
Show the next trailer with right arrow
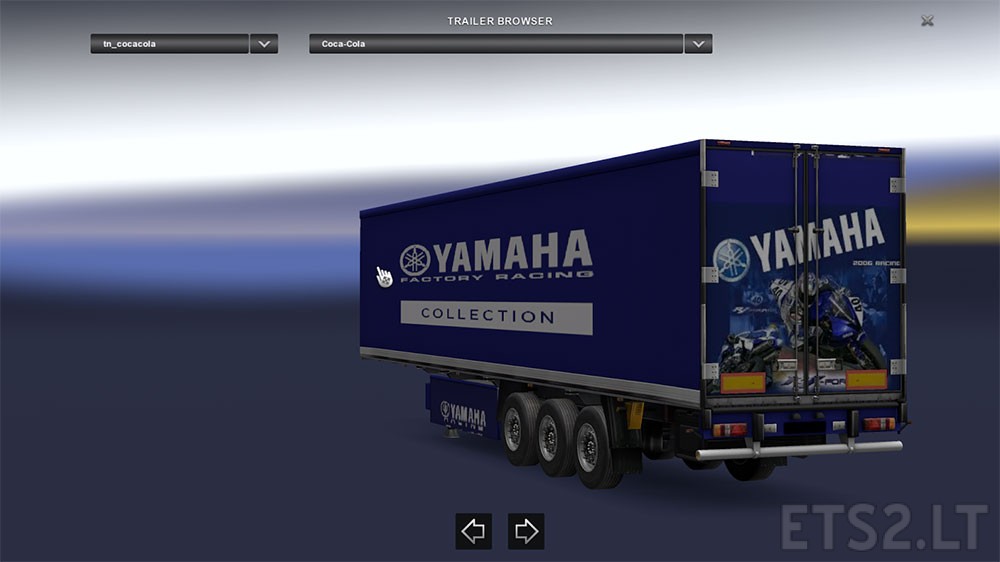click(x=526, y=531)
